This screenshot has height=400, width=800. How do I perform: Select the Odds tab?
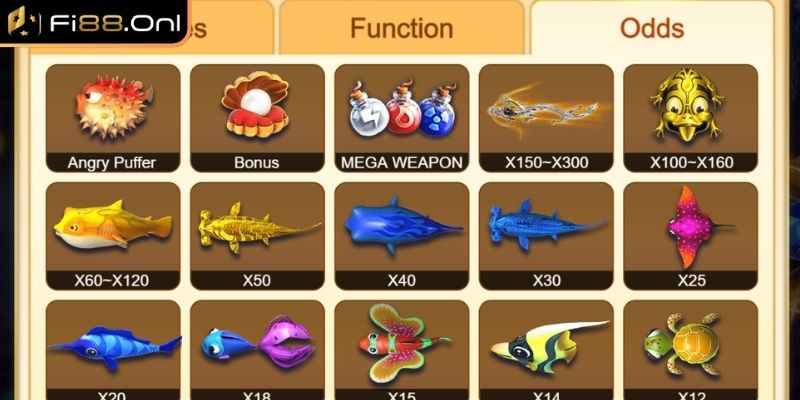652,29
